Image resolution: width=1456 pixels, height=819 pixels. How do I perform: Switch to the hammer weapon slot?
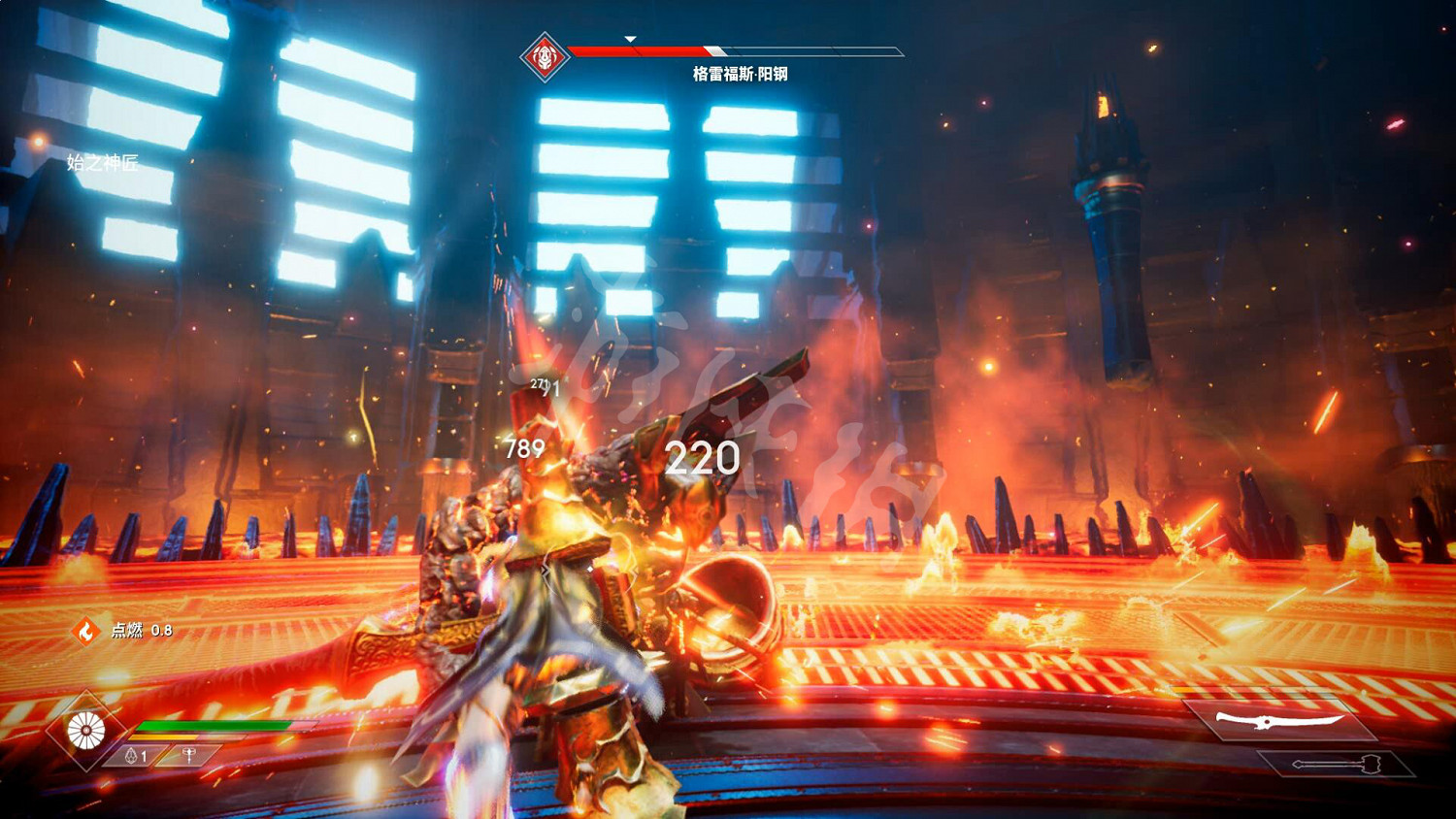click(1336, 765)
